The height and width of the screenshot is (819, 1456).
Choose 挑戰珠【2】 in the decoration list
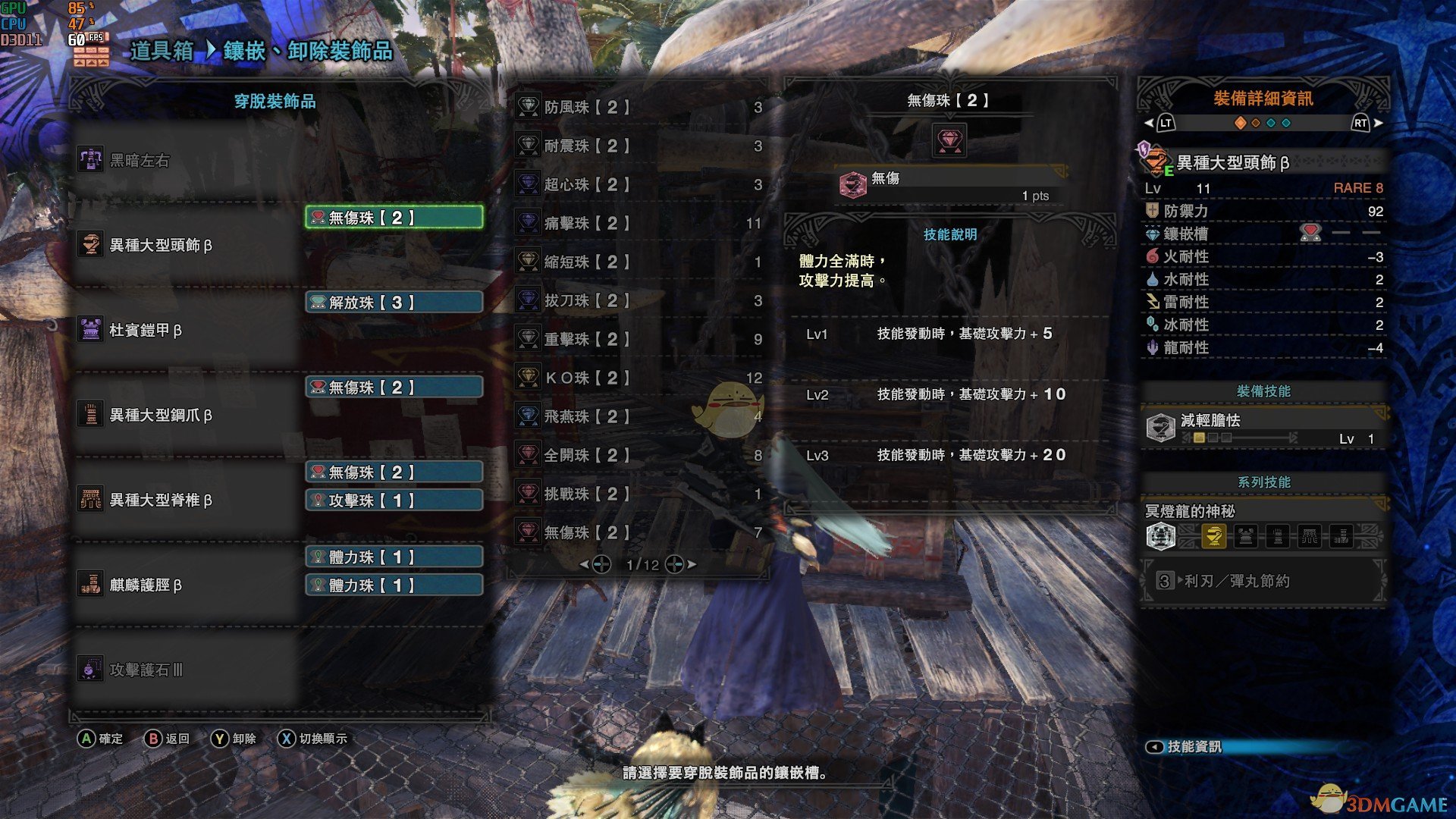coord(637,494)
